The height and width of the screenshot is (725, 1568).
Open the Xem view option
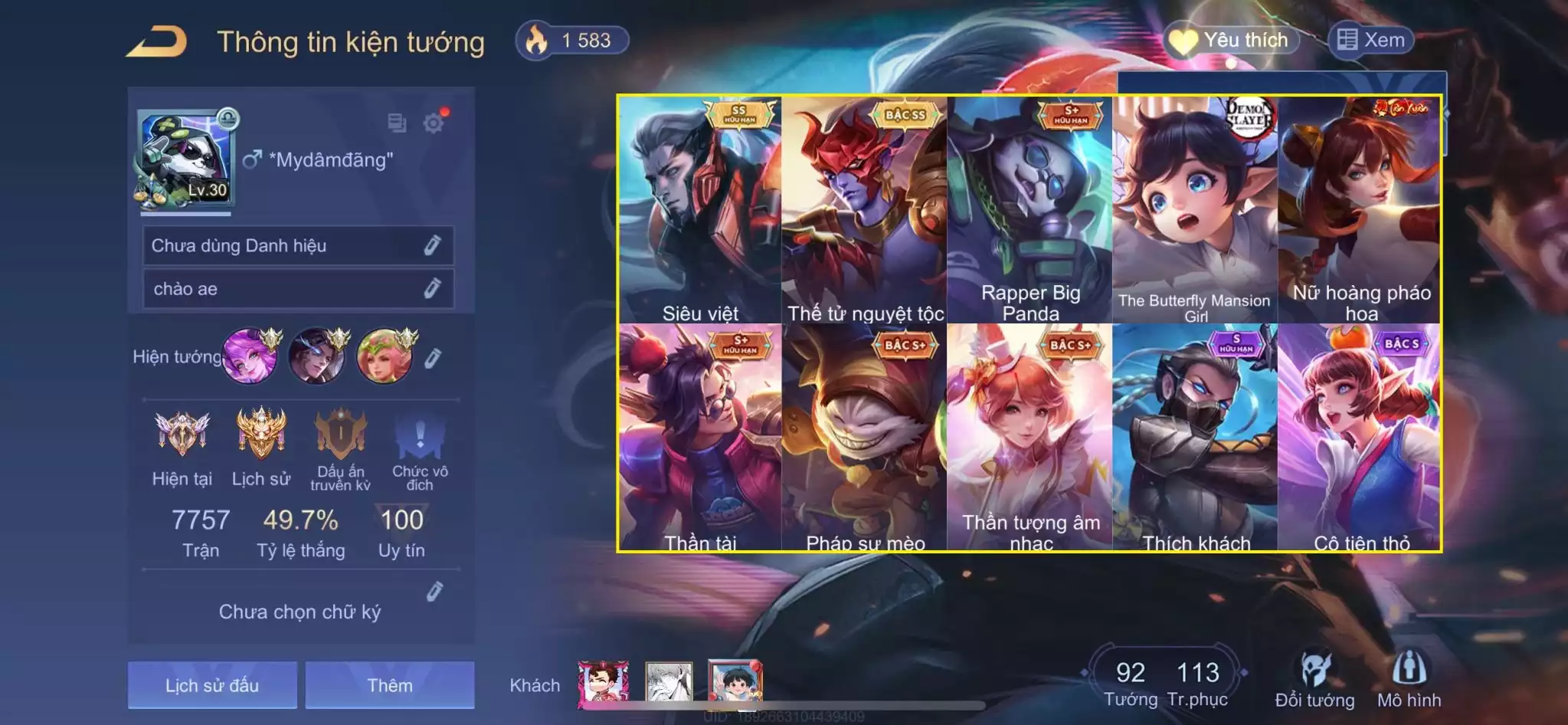point(1371,40)
